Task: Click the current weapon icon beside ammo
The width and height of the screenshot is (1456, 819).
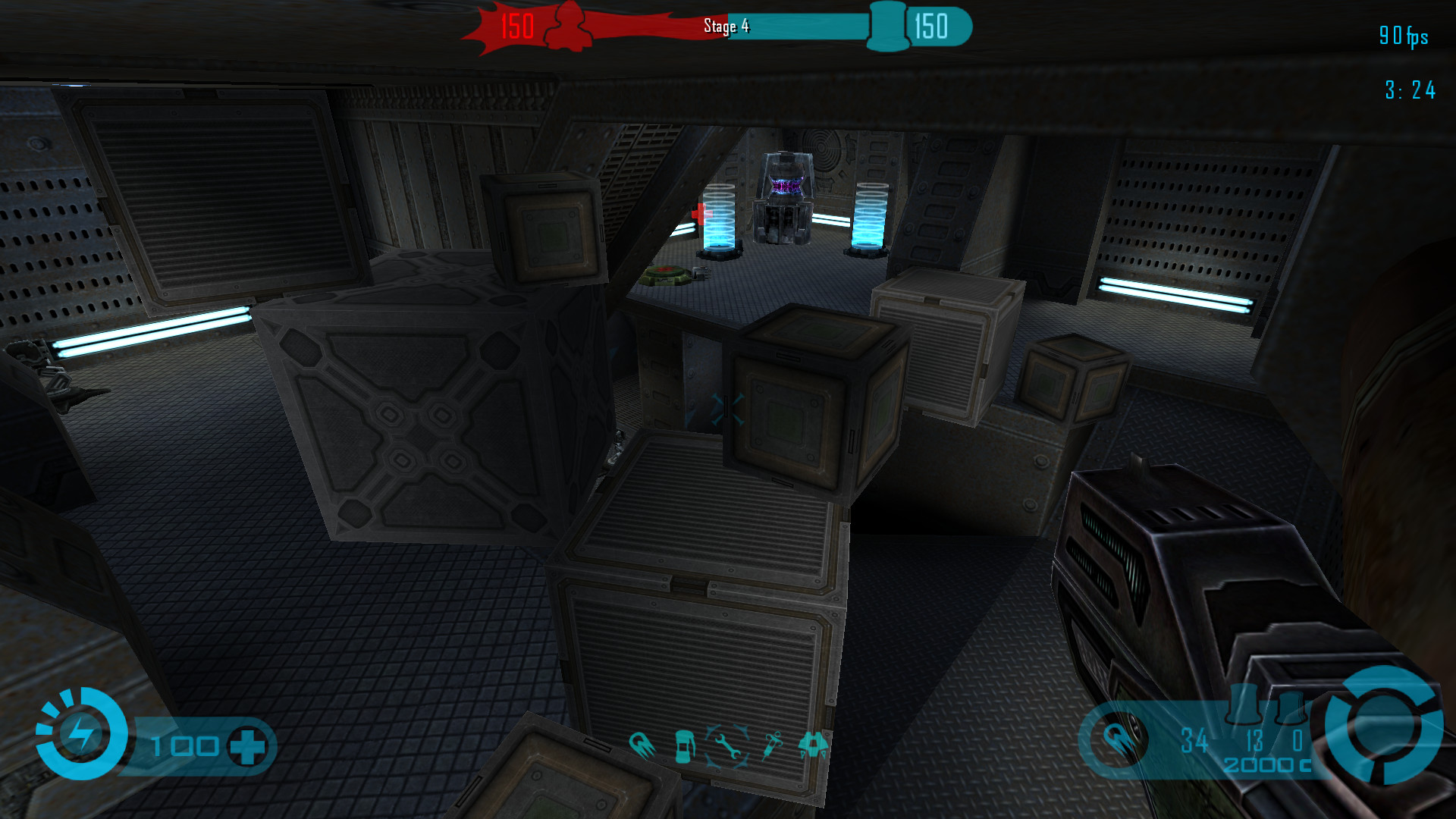Action: pyautogui.click(x=1116, y=739)
